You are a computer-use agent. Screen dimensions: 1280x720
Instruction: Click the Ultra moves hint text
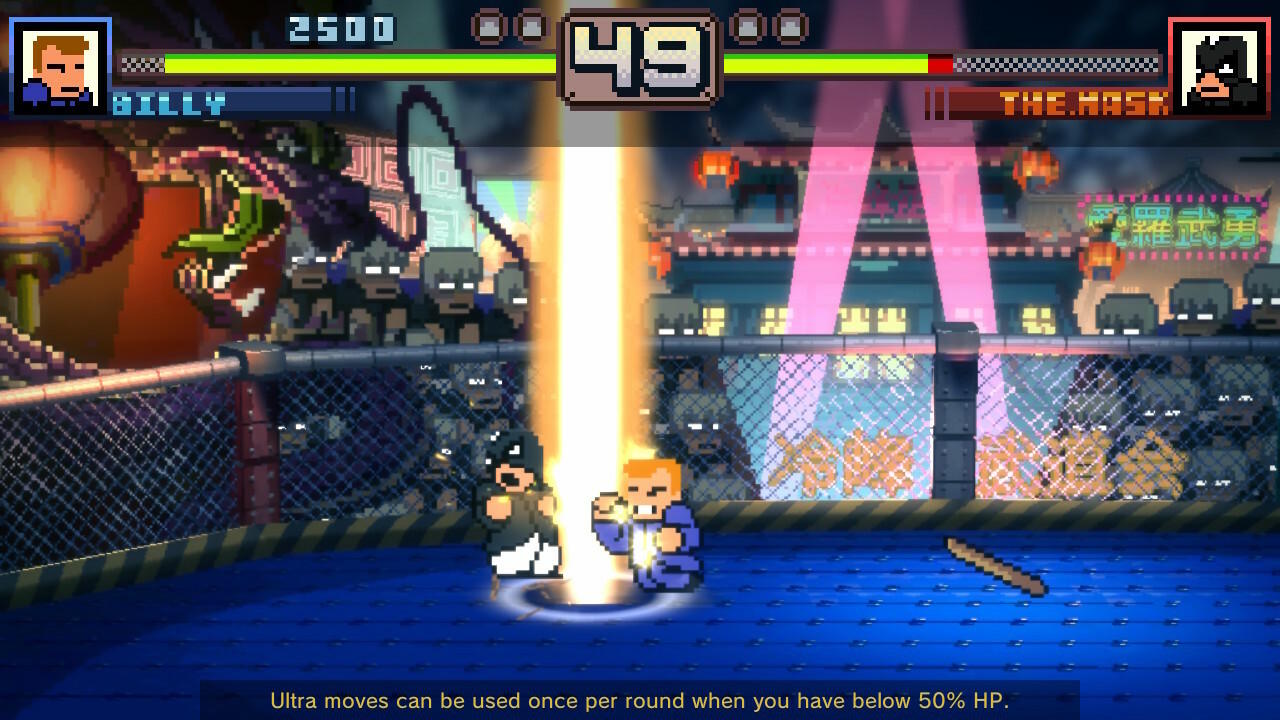point(640,701)
